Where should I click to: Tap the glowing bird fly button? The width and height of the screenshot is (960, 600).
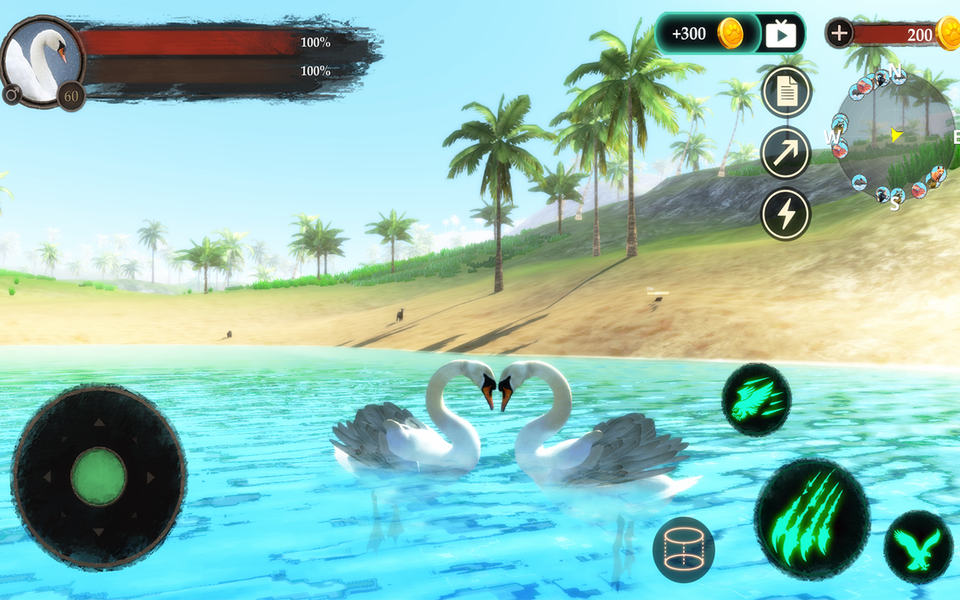tap(918, 547)
